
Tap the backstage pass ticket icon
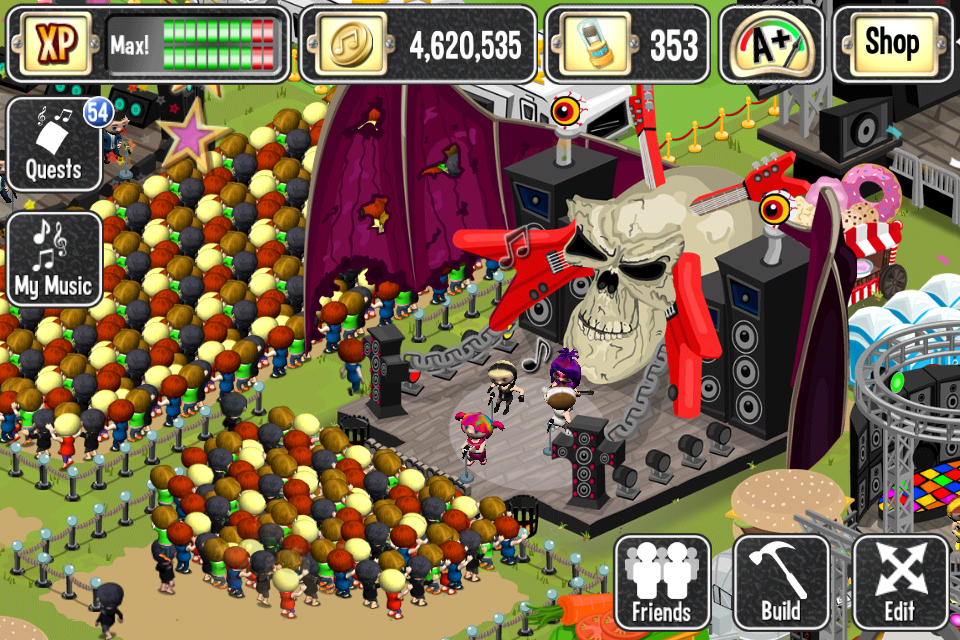click(591, 45)
